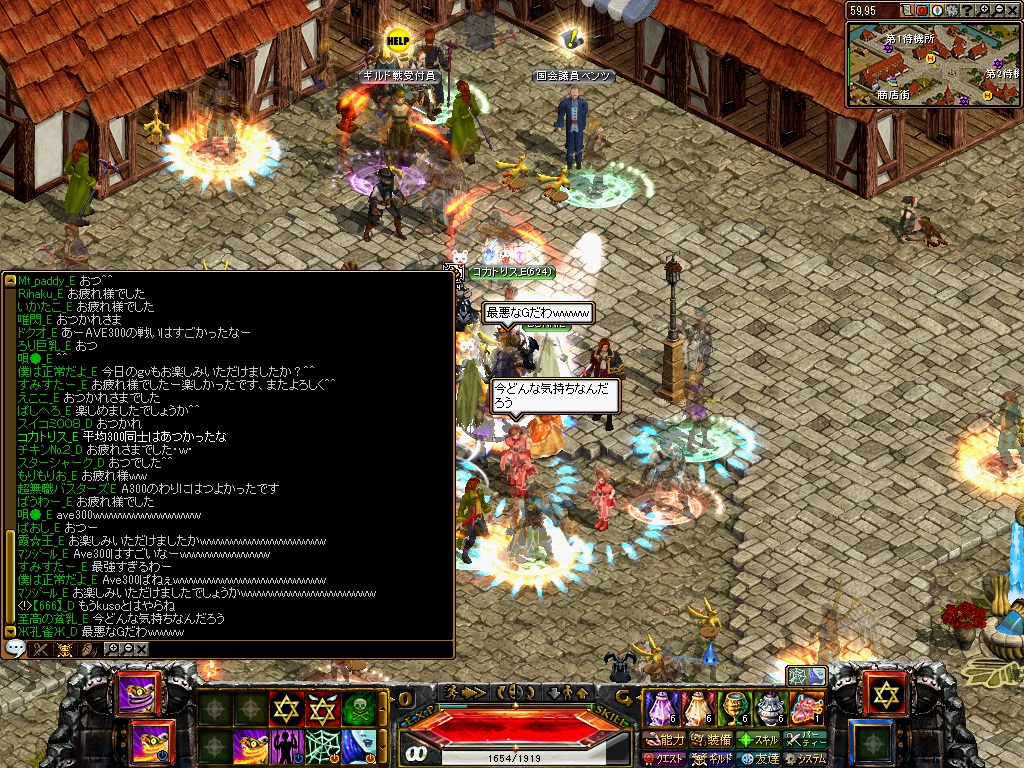Click the speech bubble chat icon
The image size is (1024, 768).
point(14,649)
